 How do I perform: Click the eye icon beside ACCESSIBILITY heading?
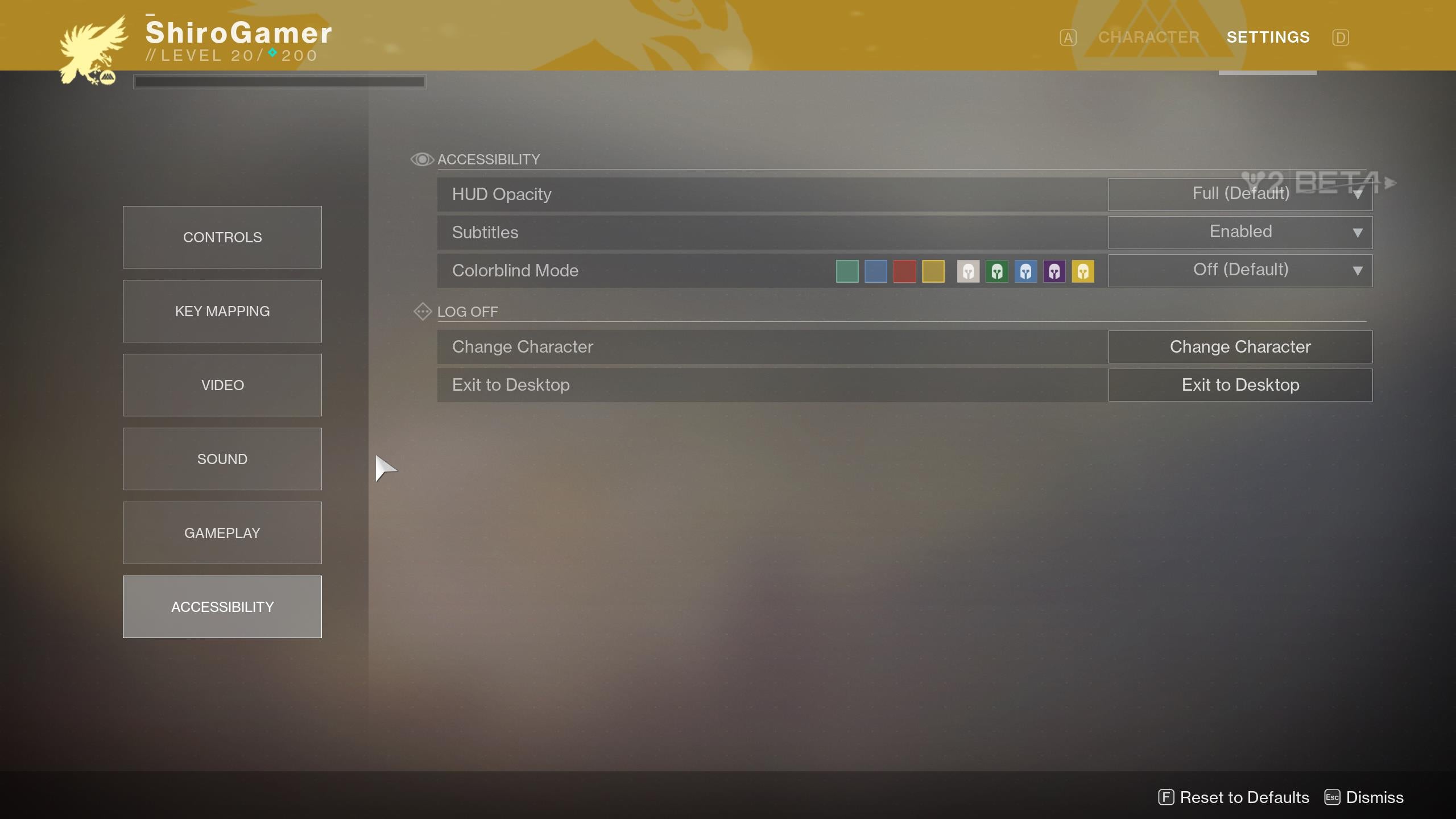click(x=421, y=159)
